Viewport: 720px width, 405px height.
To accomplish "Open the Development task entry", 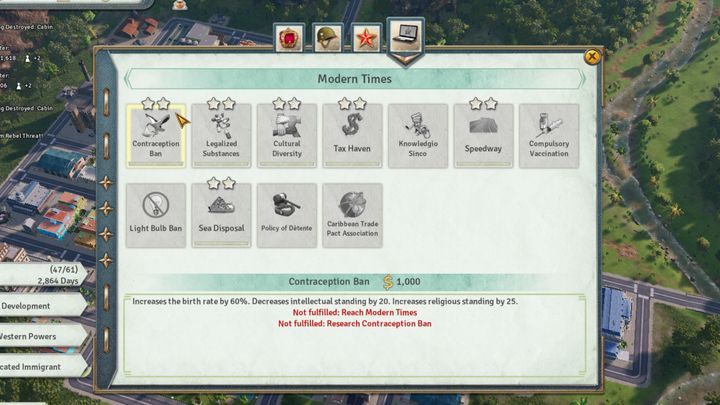I will [40, 306].
